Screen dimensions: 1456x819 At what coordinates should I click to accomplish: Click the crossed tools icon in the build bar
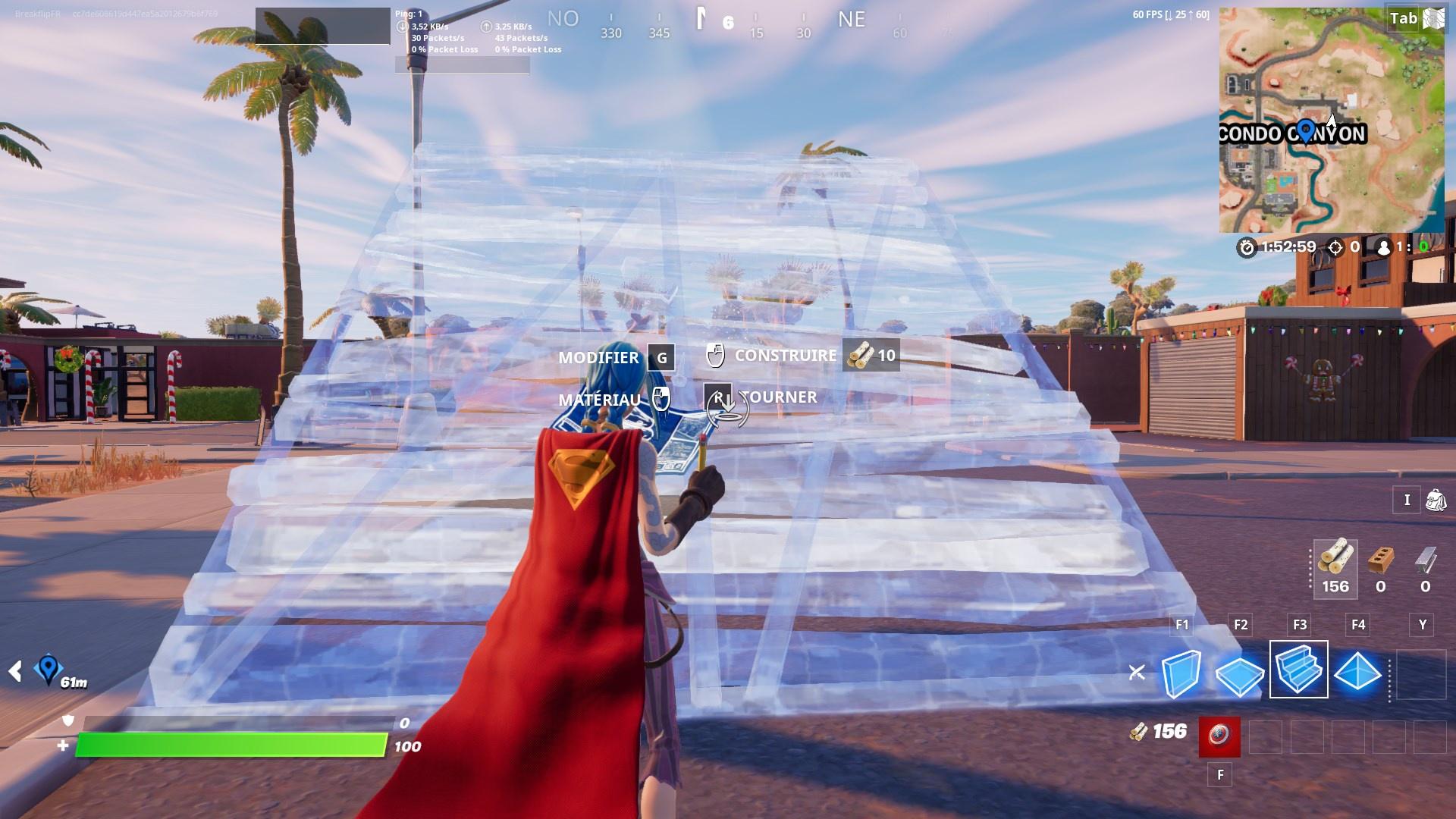point(1135,670)
